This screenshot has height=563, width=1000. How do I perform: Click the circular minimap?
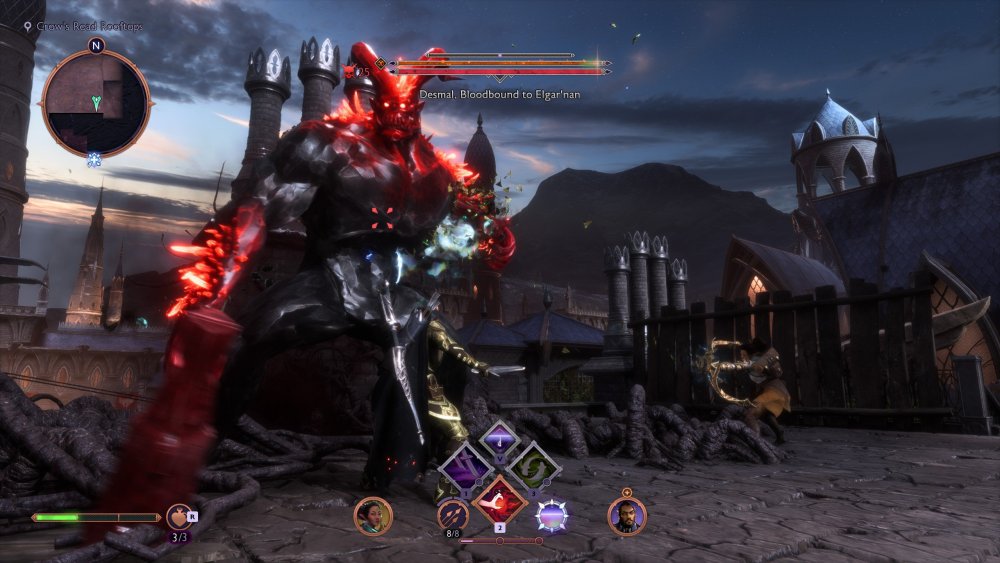[95, 103]
